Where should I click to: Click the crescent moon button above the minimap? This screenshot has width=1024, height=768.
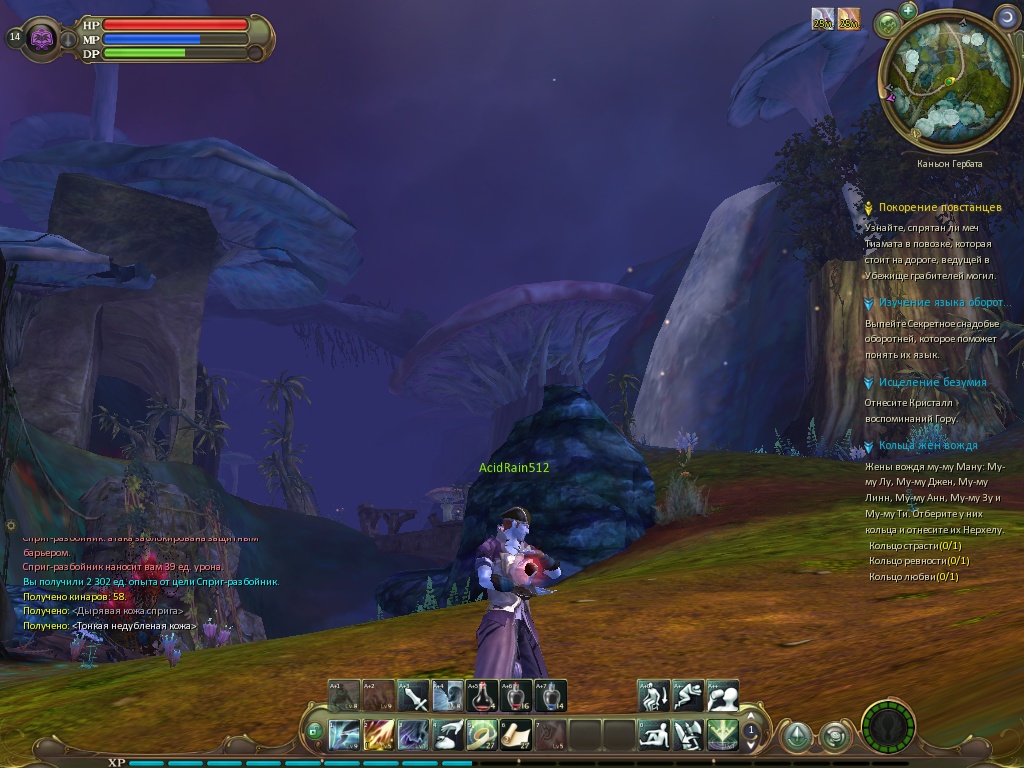[1006, 16]
